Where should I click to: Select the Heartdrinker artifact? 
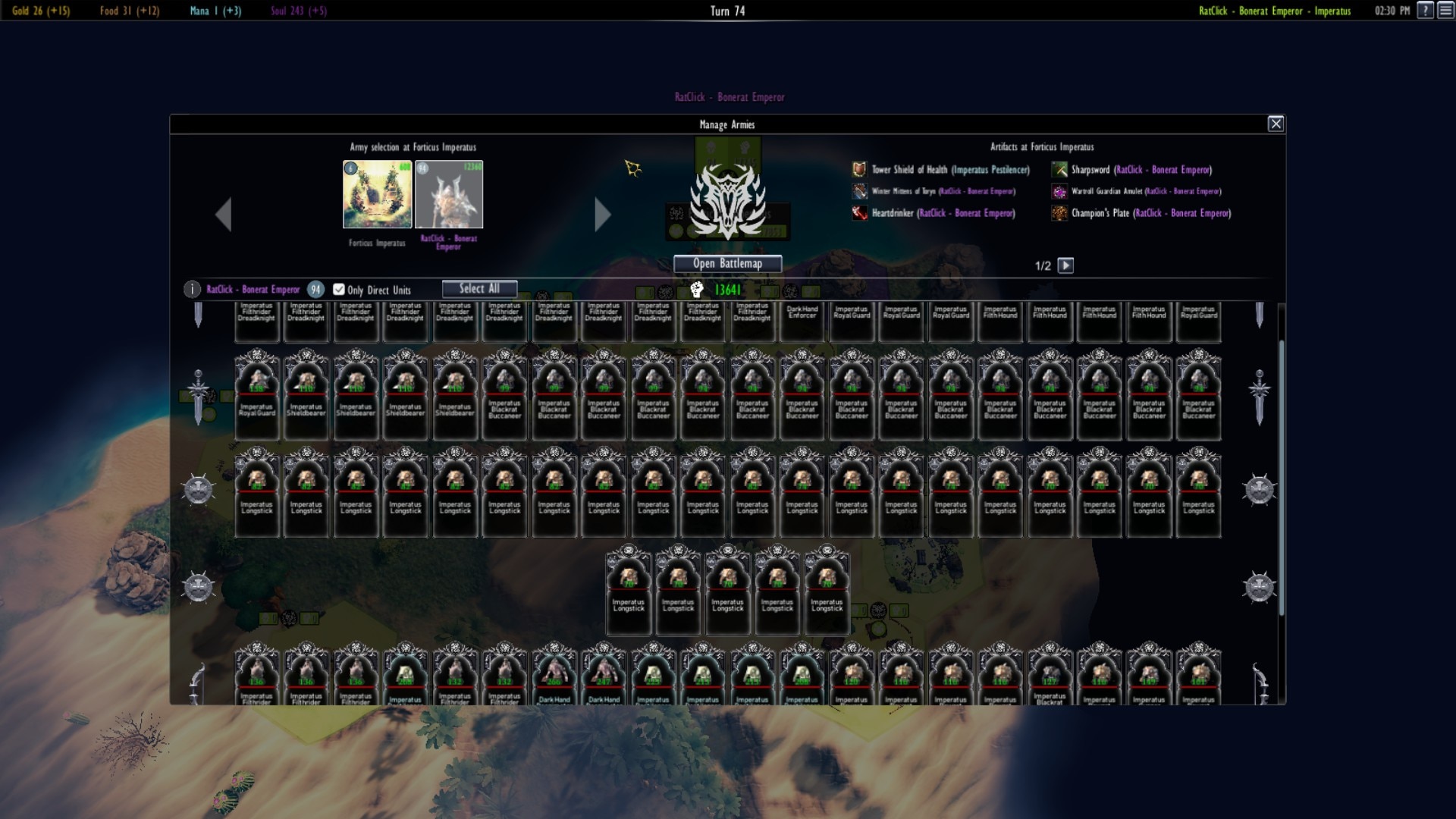pyautogui.click(x=943, y=213)
